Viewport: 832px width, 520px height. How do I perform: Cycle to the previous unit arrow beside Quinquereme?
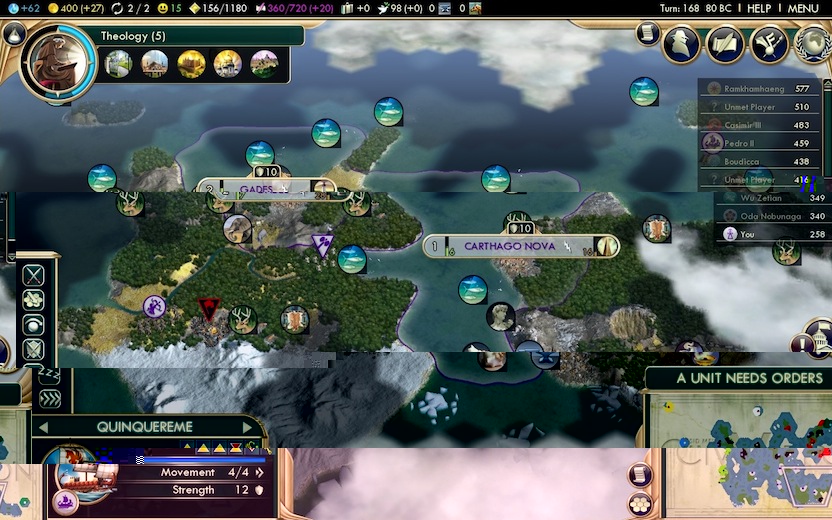[x=43, y=427]
